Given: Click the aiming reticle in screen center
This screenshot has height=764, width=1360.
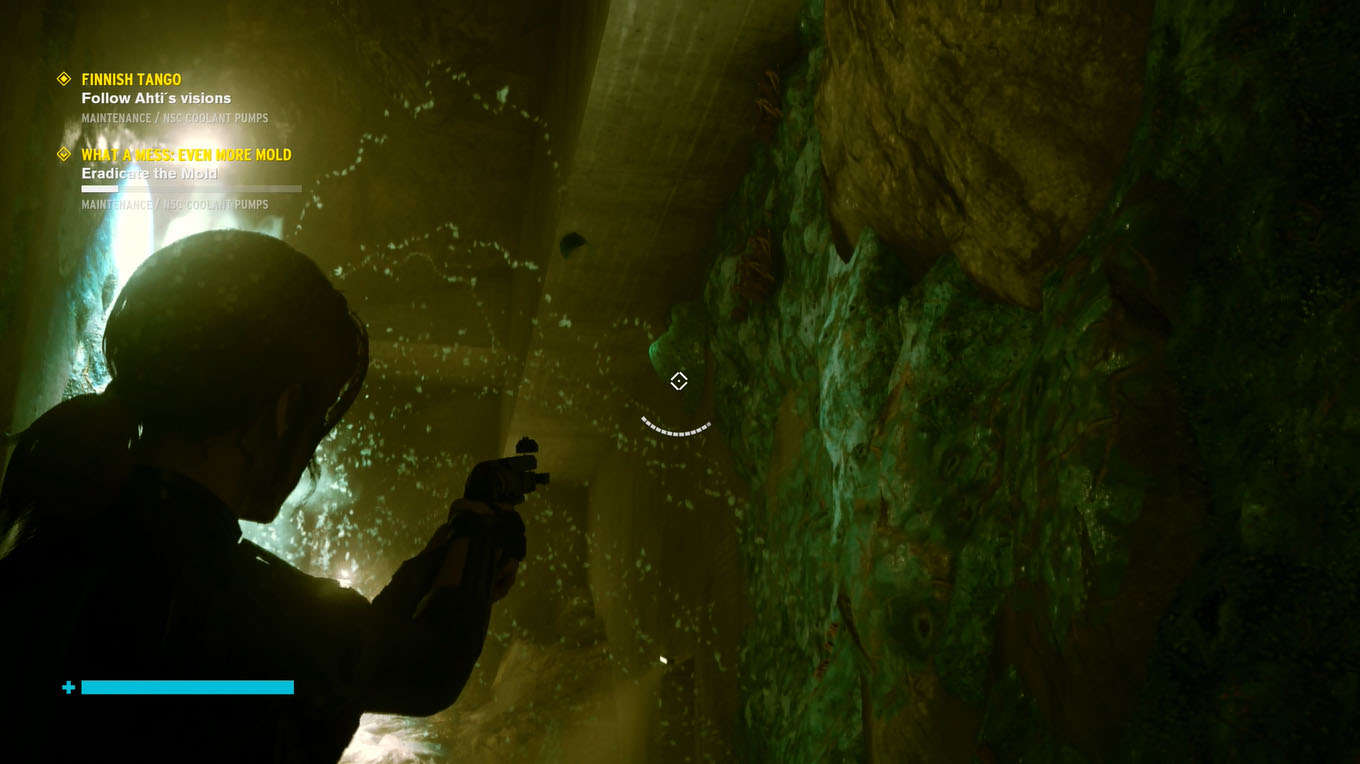Looking at the screenshot, I should pyautogui.click(x=679, y=380).
